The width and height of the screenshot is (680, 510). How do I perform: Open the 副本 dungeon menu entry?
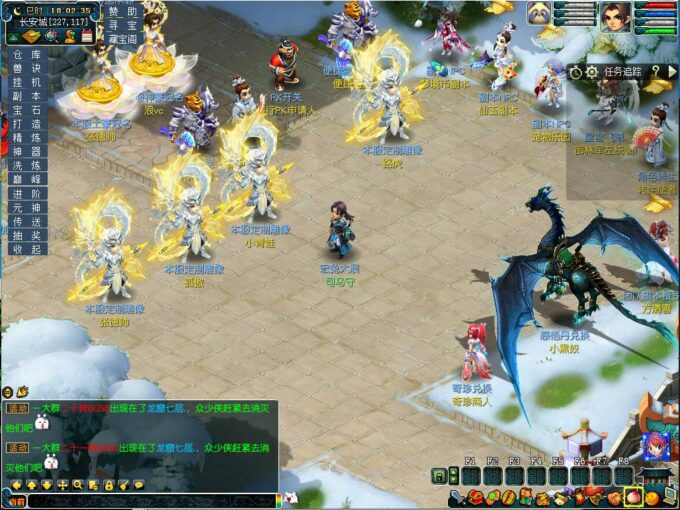[28, 96]
